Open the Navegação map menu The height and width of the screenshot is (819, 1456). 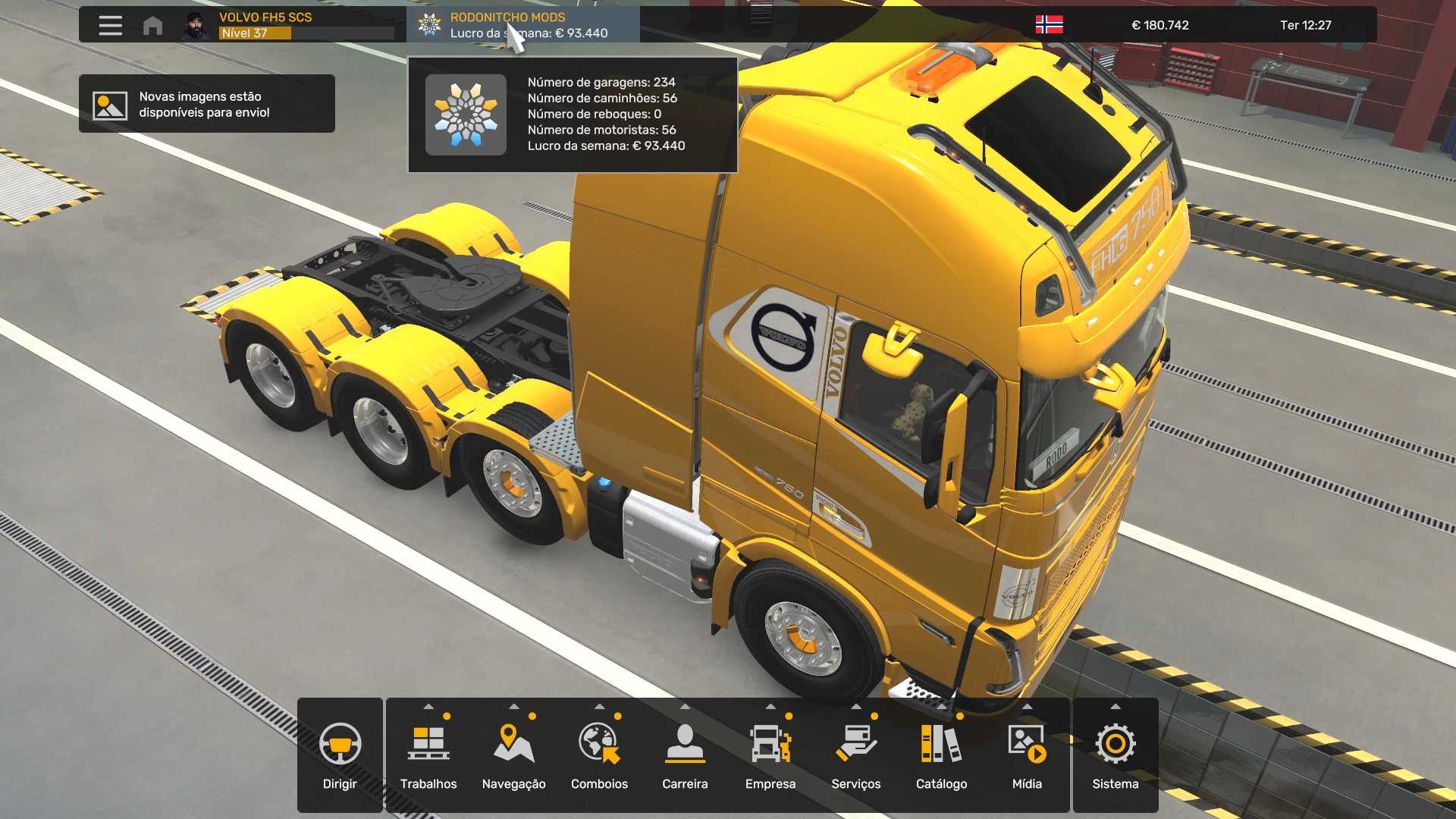(513, 755)
